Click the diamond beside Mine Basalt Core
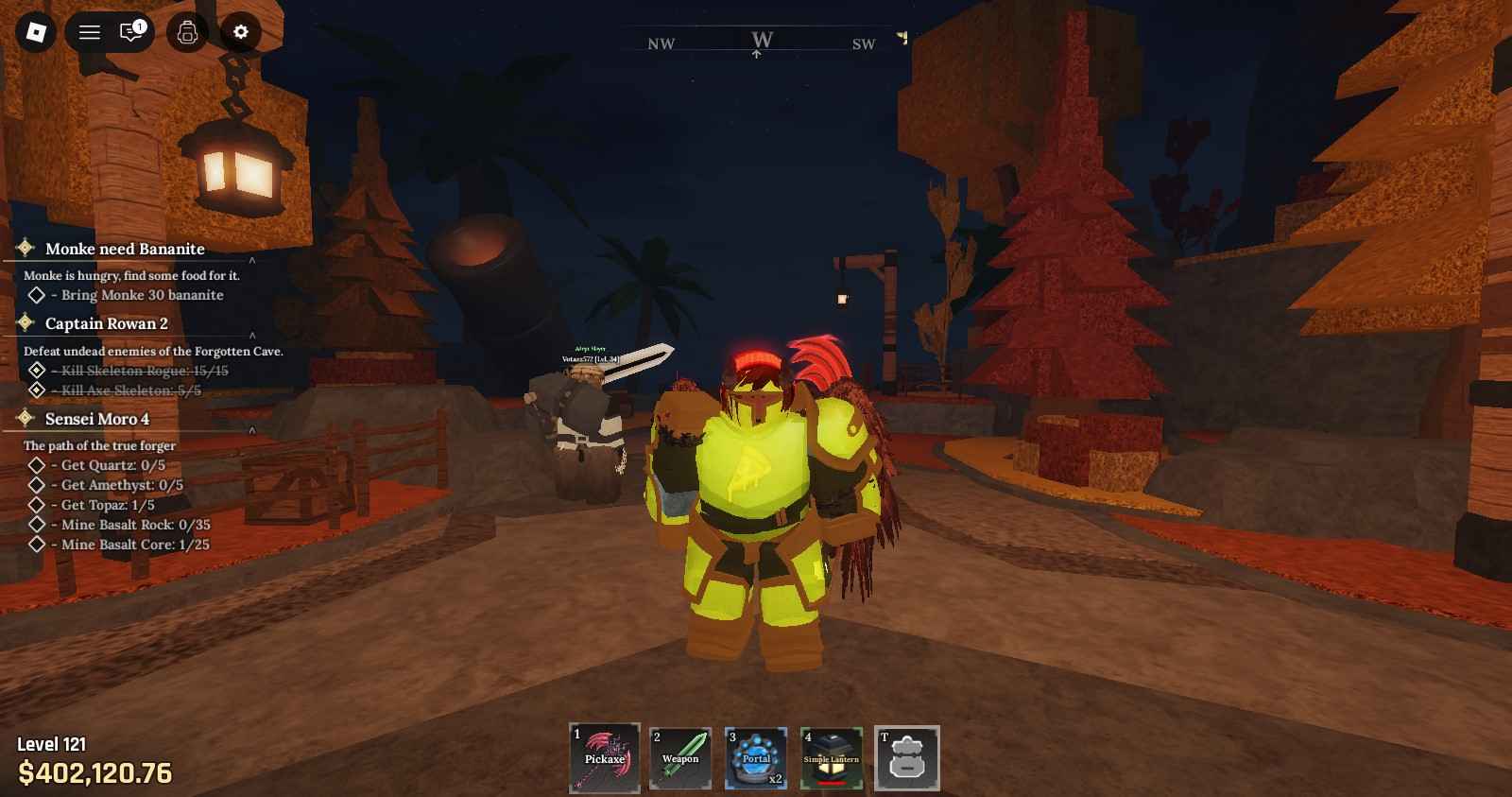 (x=39, y=545)
